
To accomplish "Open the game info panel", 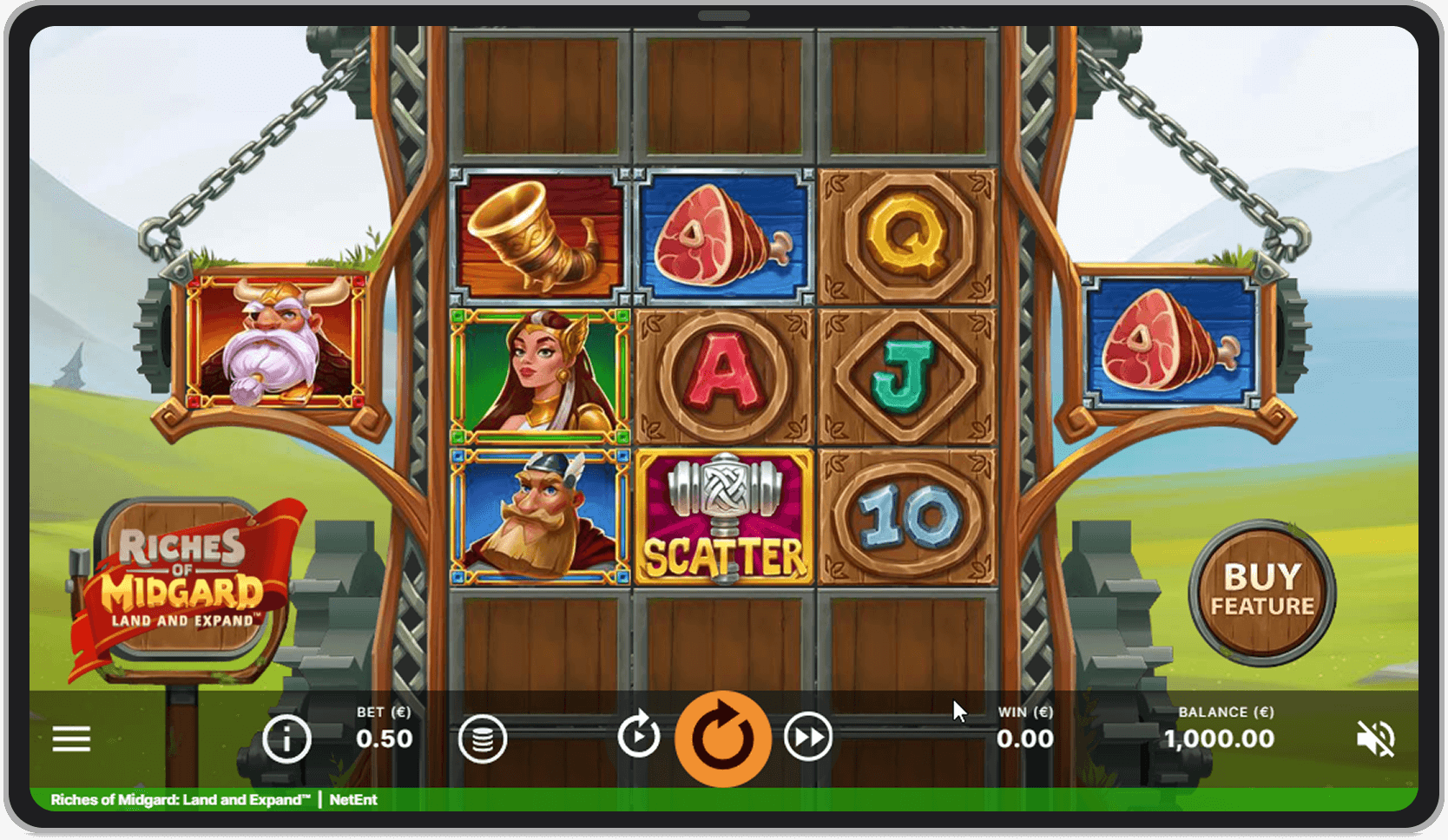I will 286,738.
